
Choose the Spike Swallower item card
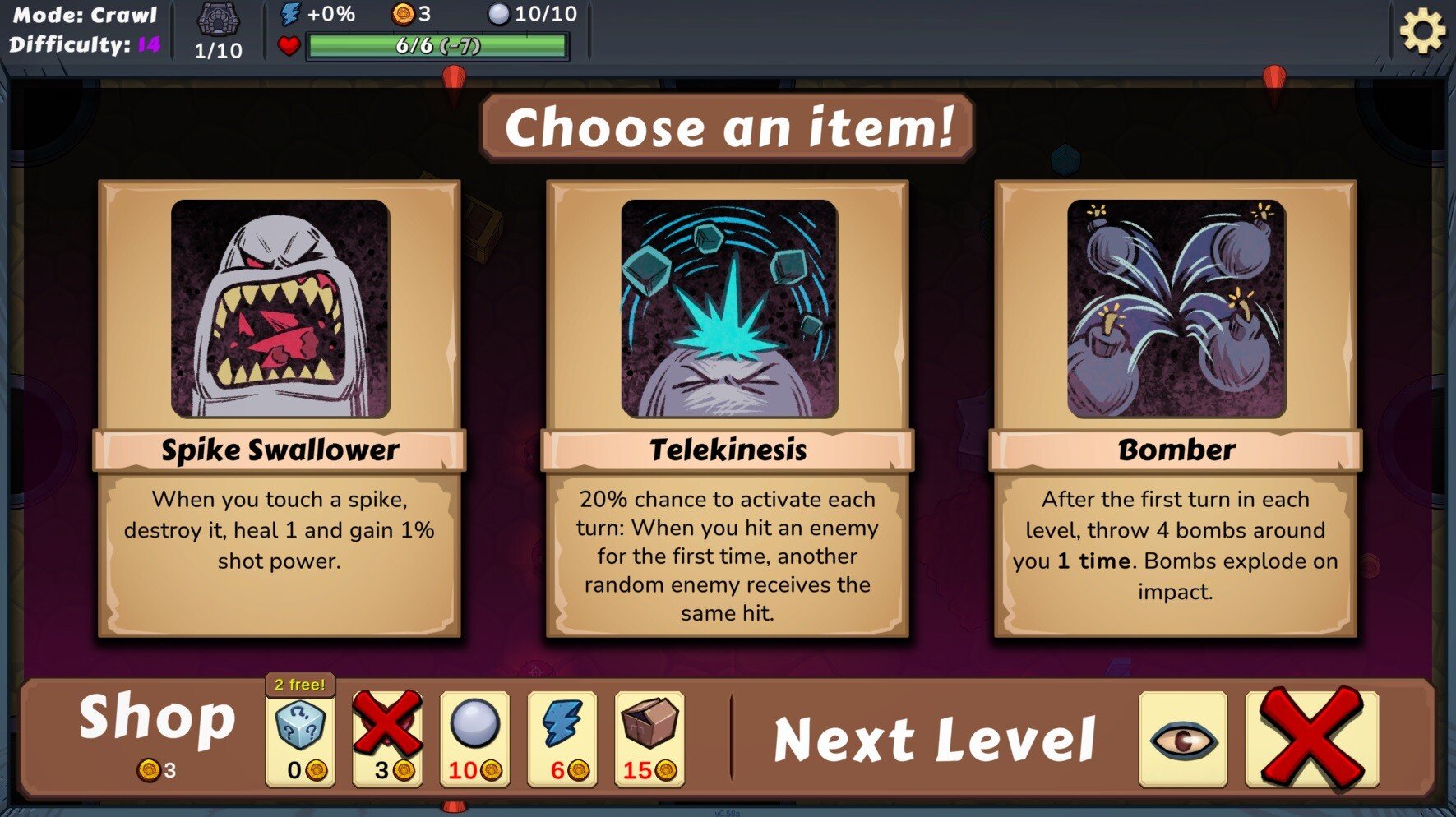(x=280, y=408)
